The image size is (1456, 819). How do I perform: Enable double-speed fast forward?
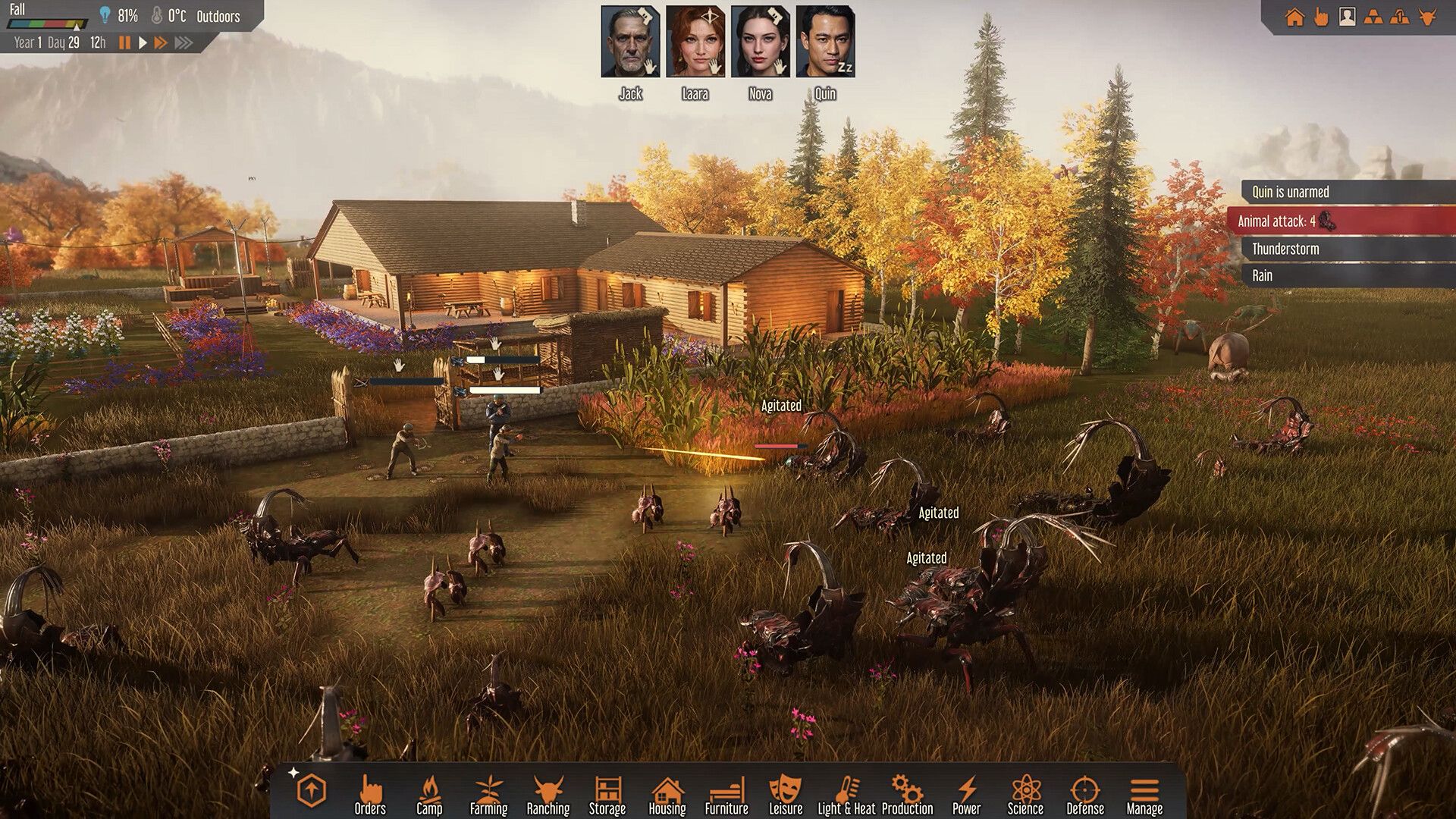(x=161, y=43)
